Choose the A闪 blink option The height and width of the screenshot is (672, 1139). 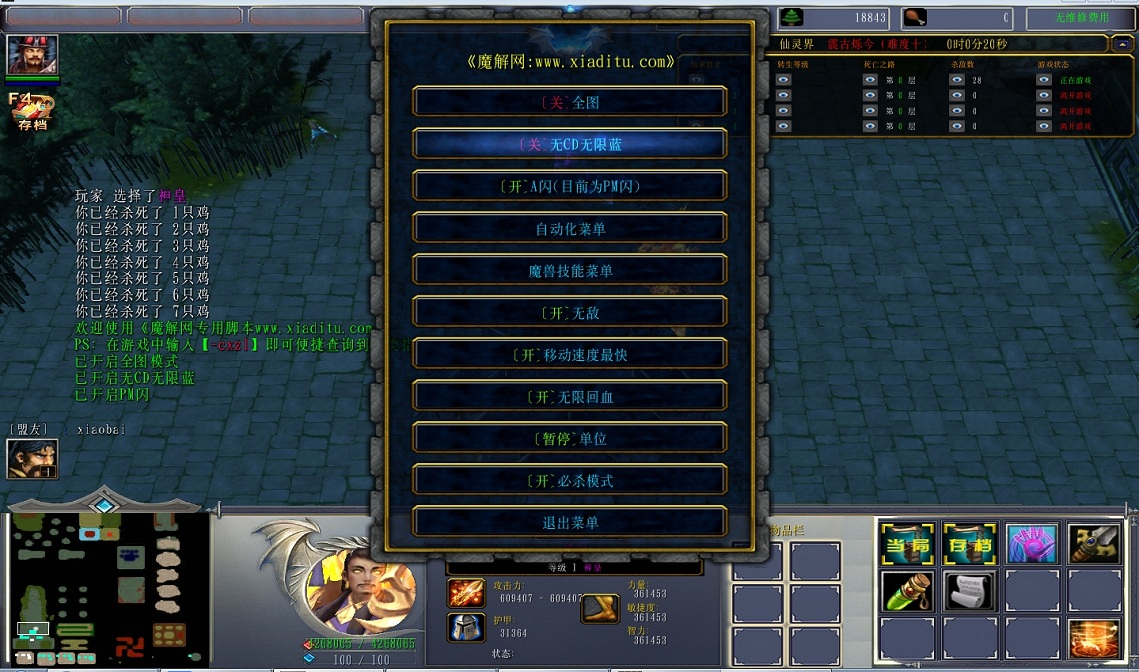pos(570,186)
